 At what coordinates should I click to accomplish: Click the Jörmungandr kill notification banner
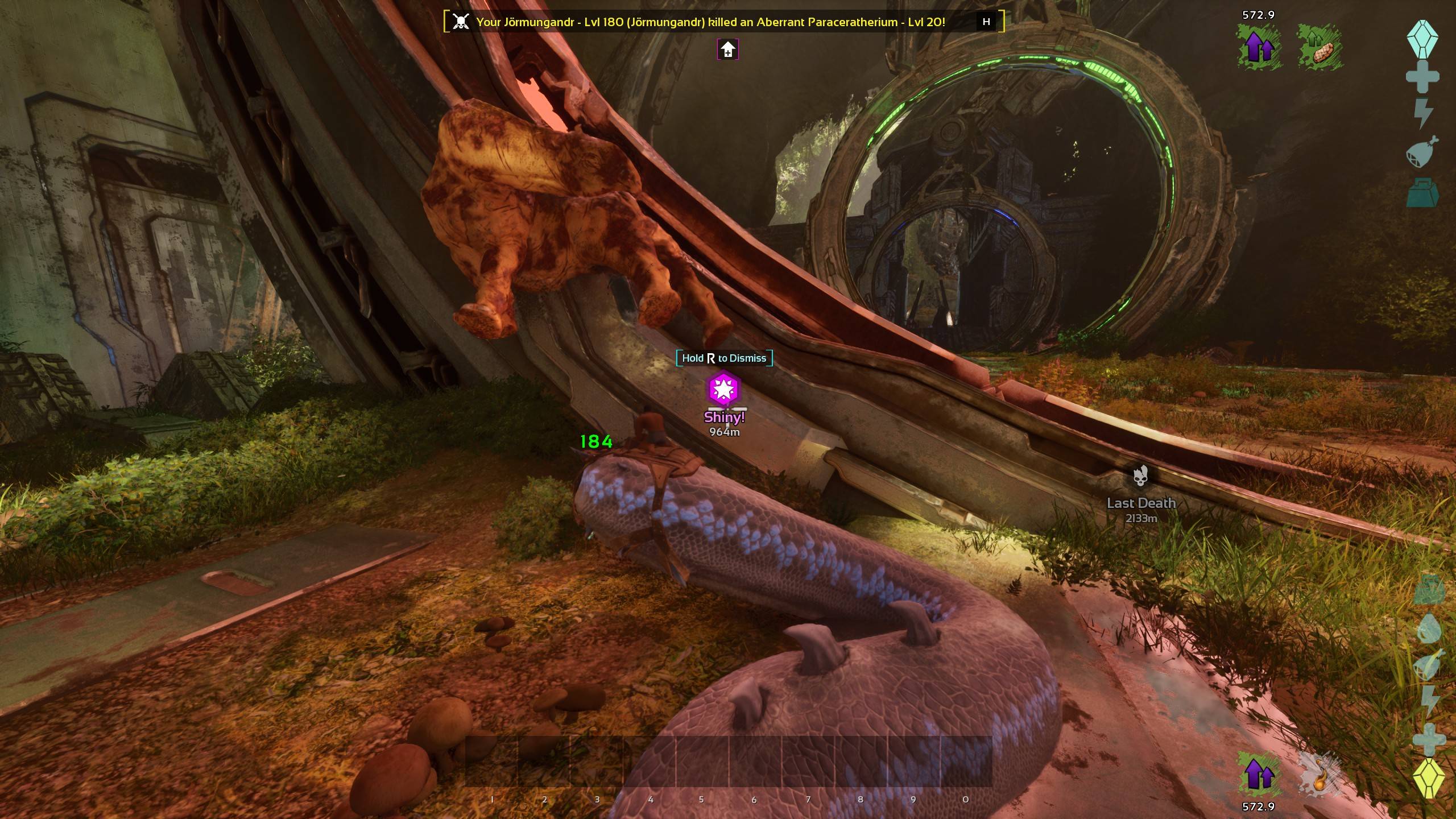click(x=711, y=22)
